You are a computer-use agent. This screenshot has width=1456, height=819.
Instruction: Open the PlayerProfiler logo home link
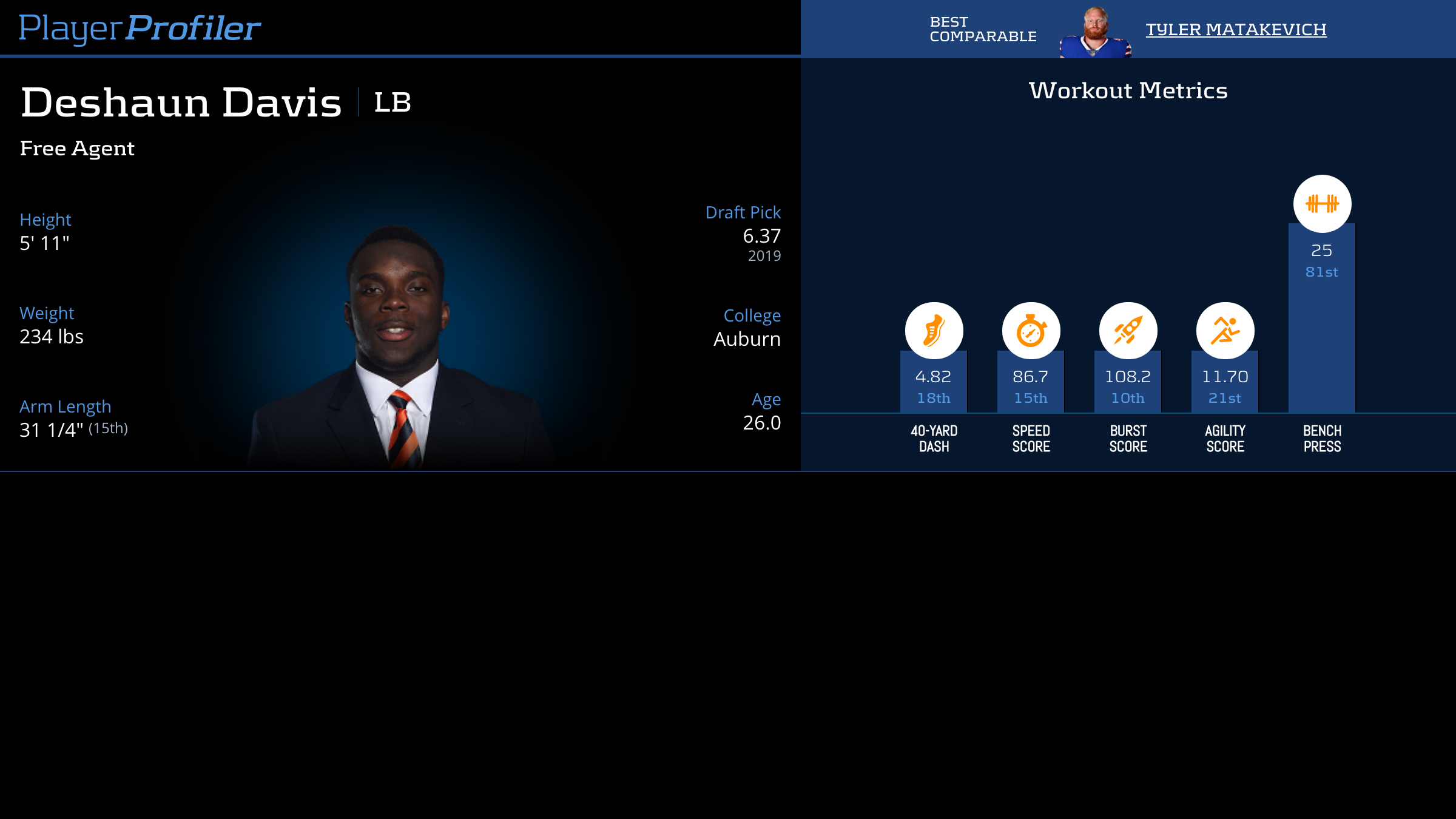(140, 29)
